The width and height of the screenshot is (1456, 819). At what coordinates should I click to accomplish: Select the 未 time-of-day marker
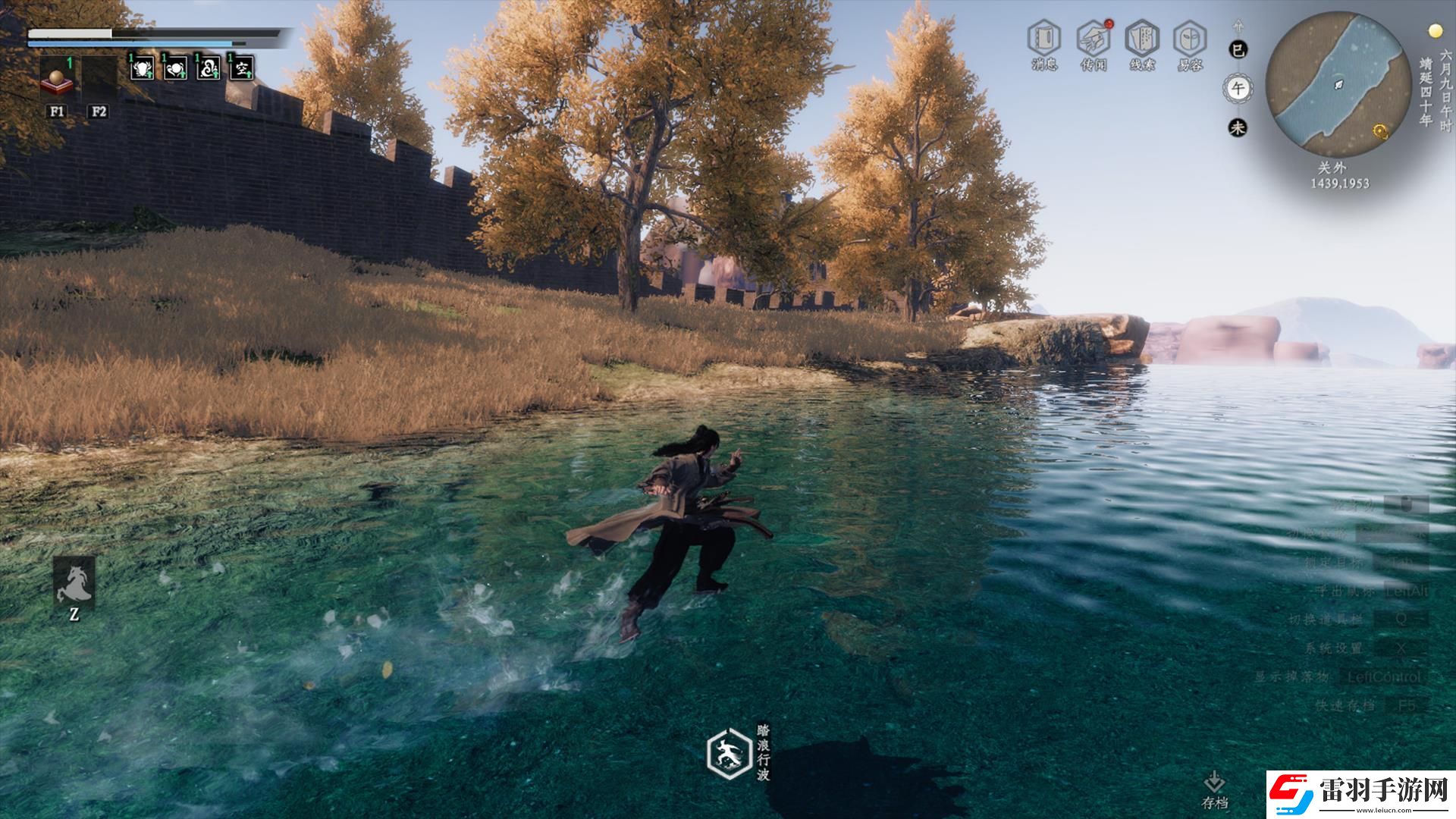(x=1238, y=127)
